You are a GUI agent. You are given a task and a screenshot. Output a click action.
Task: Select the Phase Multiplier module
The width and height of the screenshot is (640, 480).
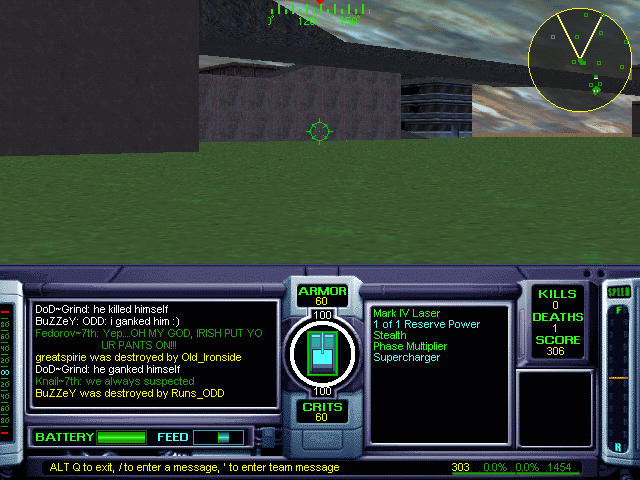411,346
